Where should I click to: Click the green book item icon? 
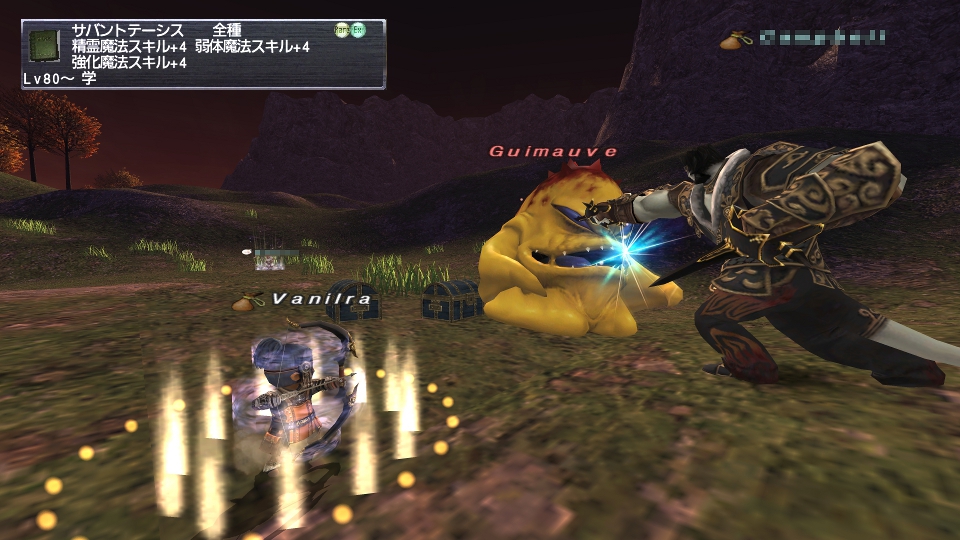[x=44, y=47]
